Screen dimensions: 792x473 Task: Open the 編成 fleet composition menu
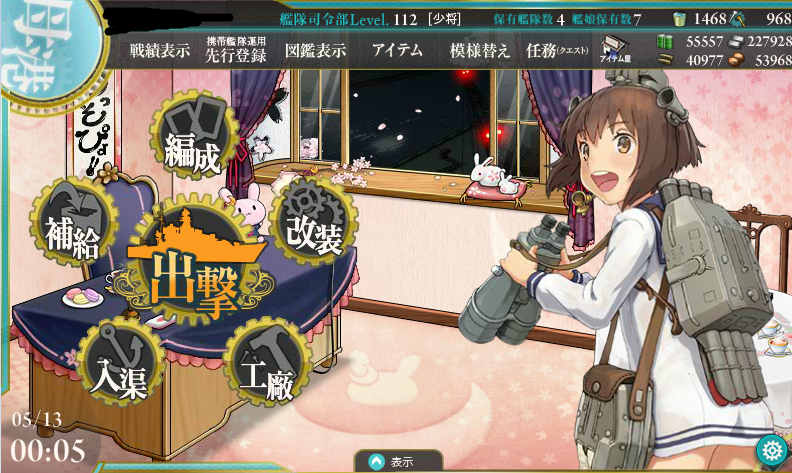[x=192, y=147]
